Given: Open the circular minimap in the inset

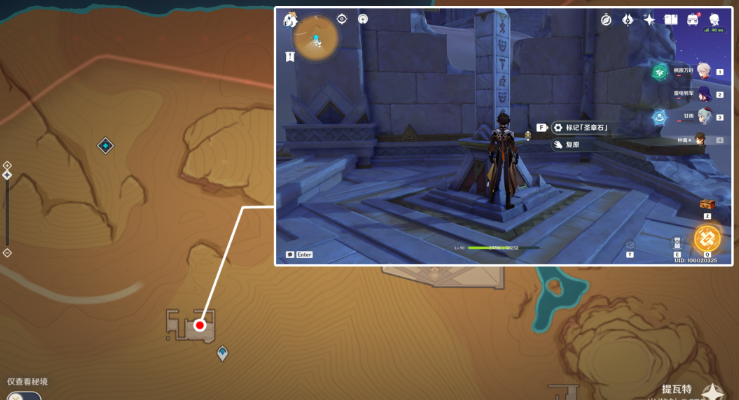Looking at the screenshot, I should [x=315, y=37].
